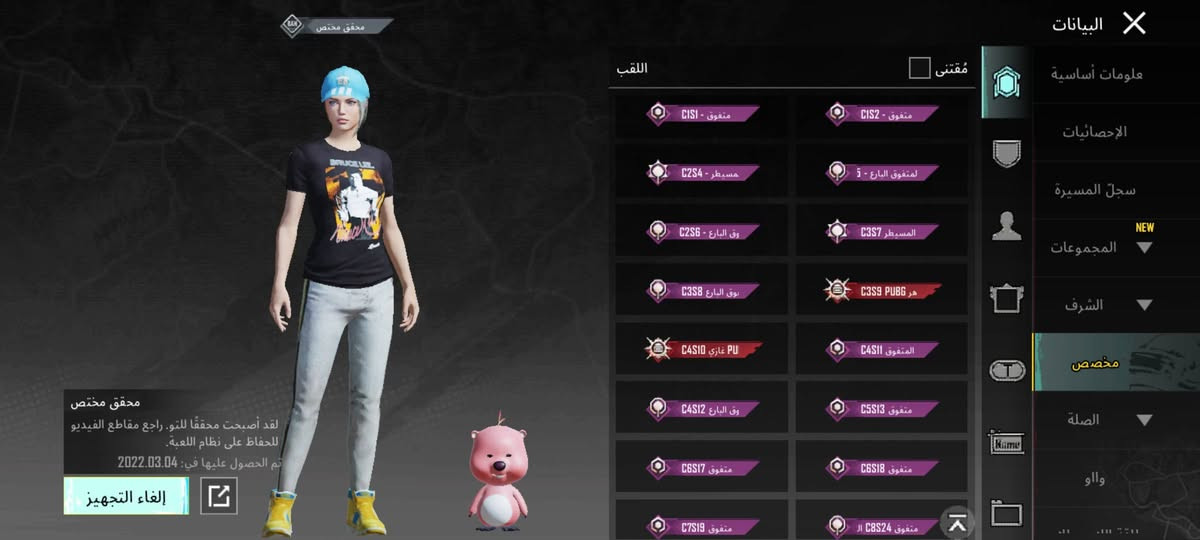Close the البيانات profile screen

pyautogui.click(x=1134, y=23)
